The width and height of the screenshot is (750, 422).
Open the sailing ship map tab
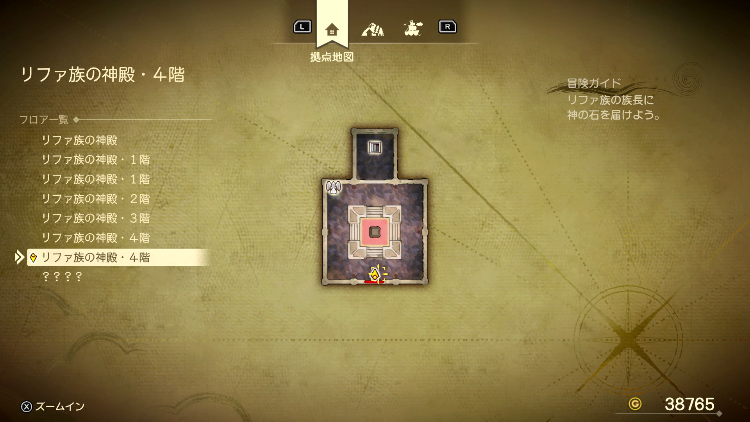tap(411, 29)
